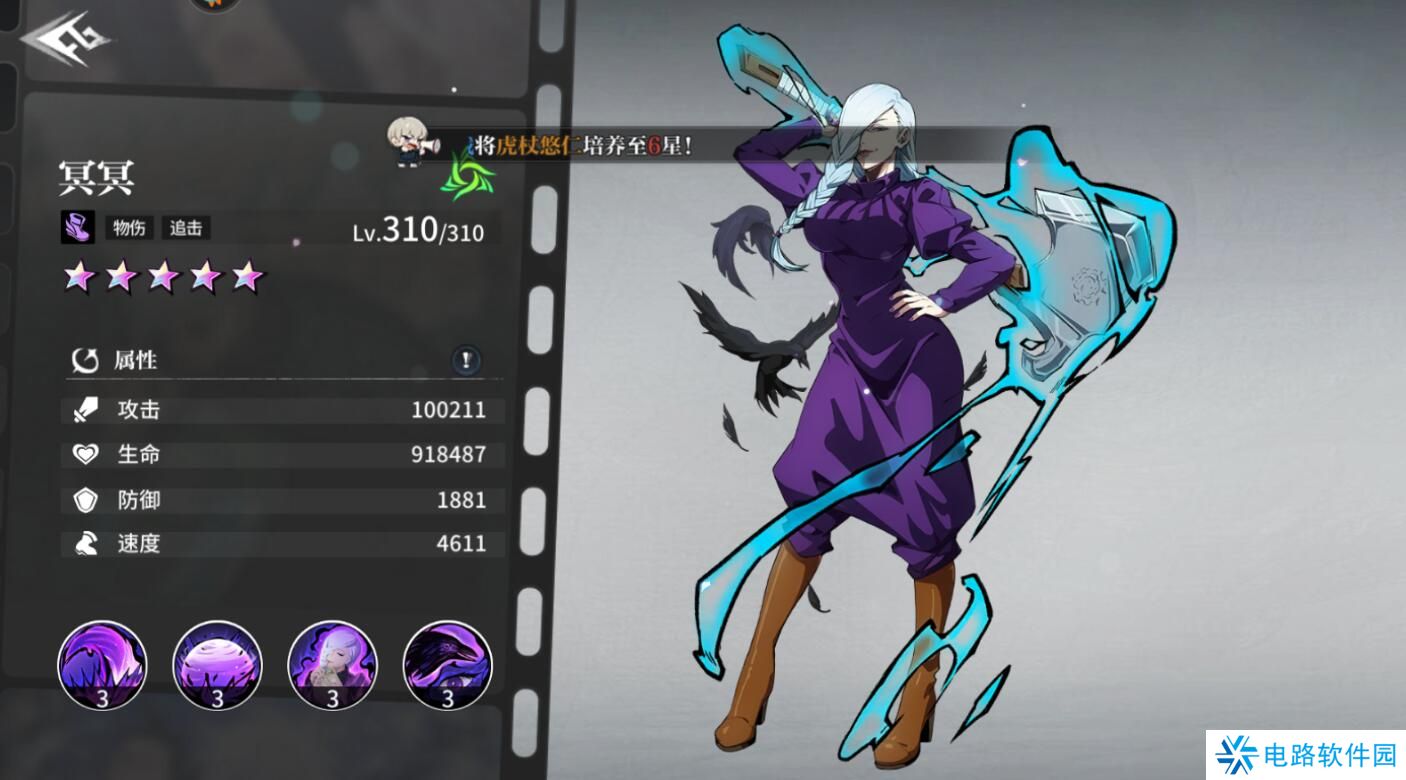The width and height of the screenshot is (1406, 780).
Task: Tap the 物伤 tag label
Action: (129, 228)
